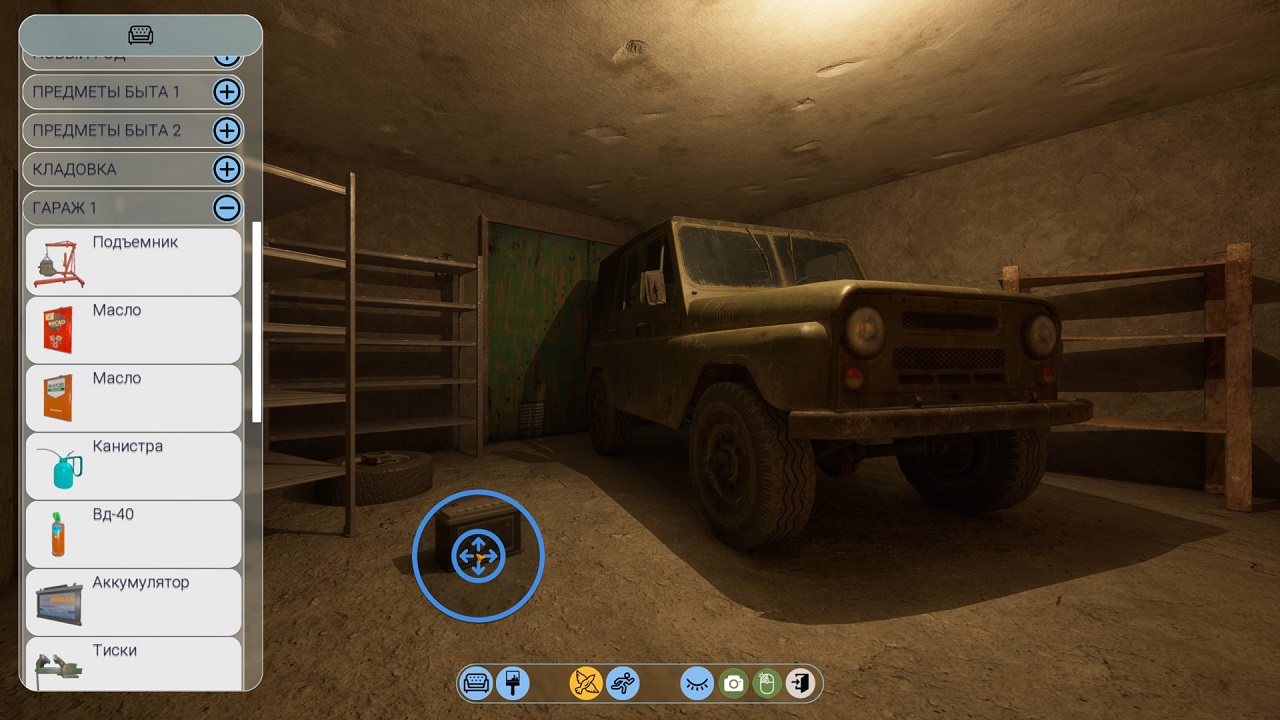Exit via the door icon

click(x=800, y=683)
